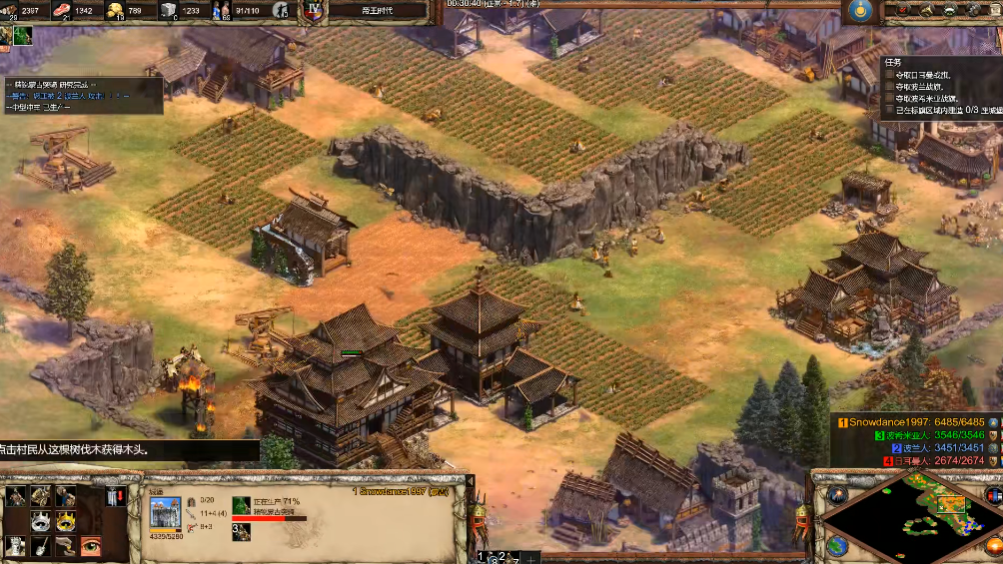The height and width of the screenshot is (564, 1003).
Task: Research the golden crown technology
Action: pos(66,521)
